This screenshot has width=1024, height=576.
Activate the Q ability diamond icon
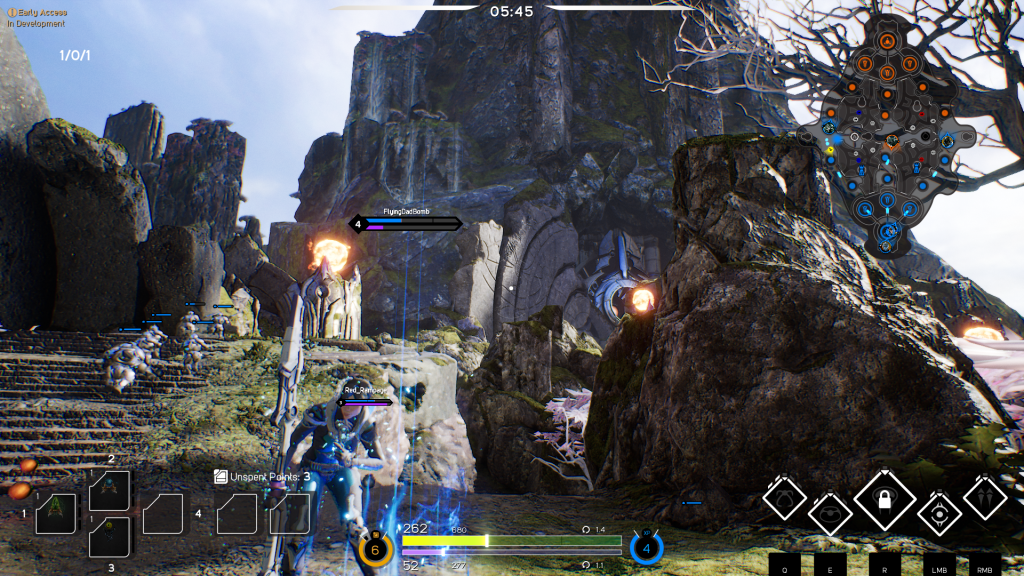pyautogui.click(x=785, y=496)
